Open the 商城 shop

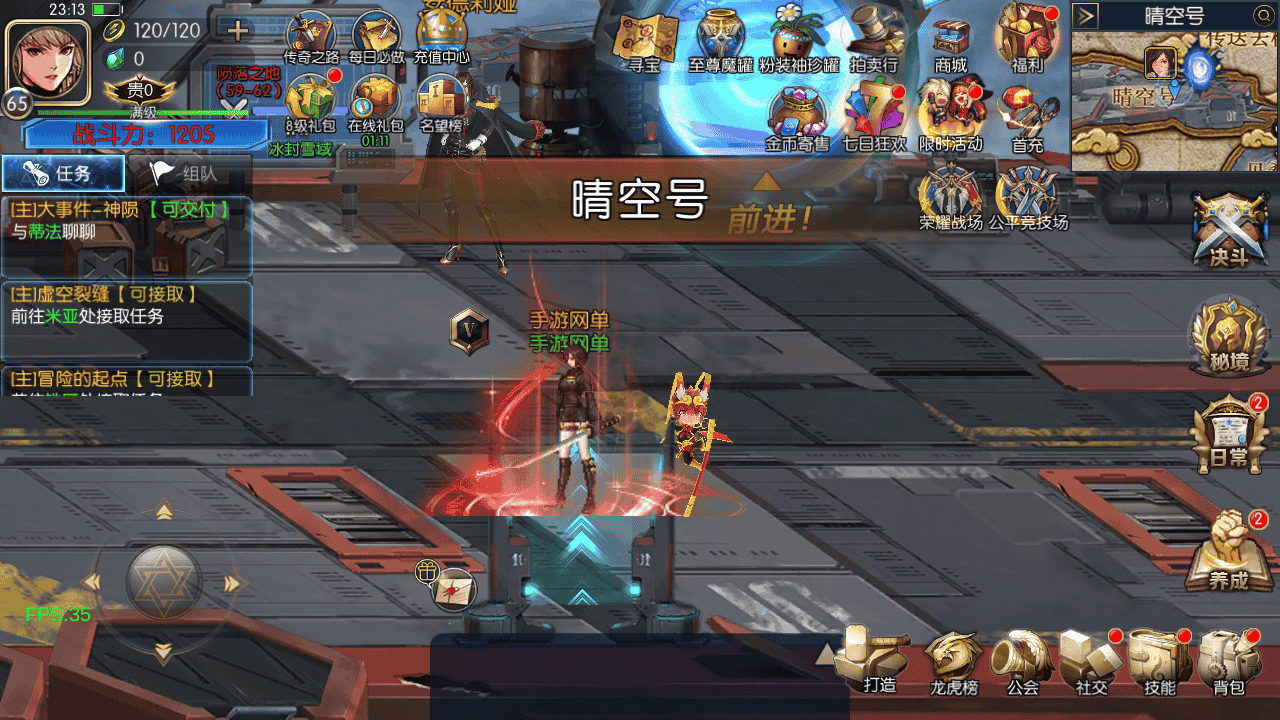pyautogui.click(x=951, y=42)
